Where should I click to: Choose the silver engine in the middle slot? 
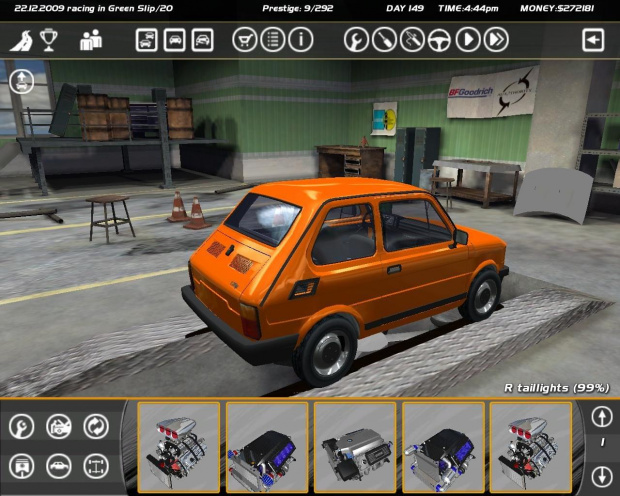355,448
